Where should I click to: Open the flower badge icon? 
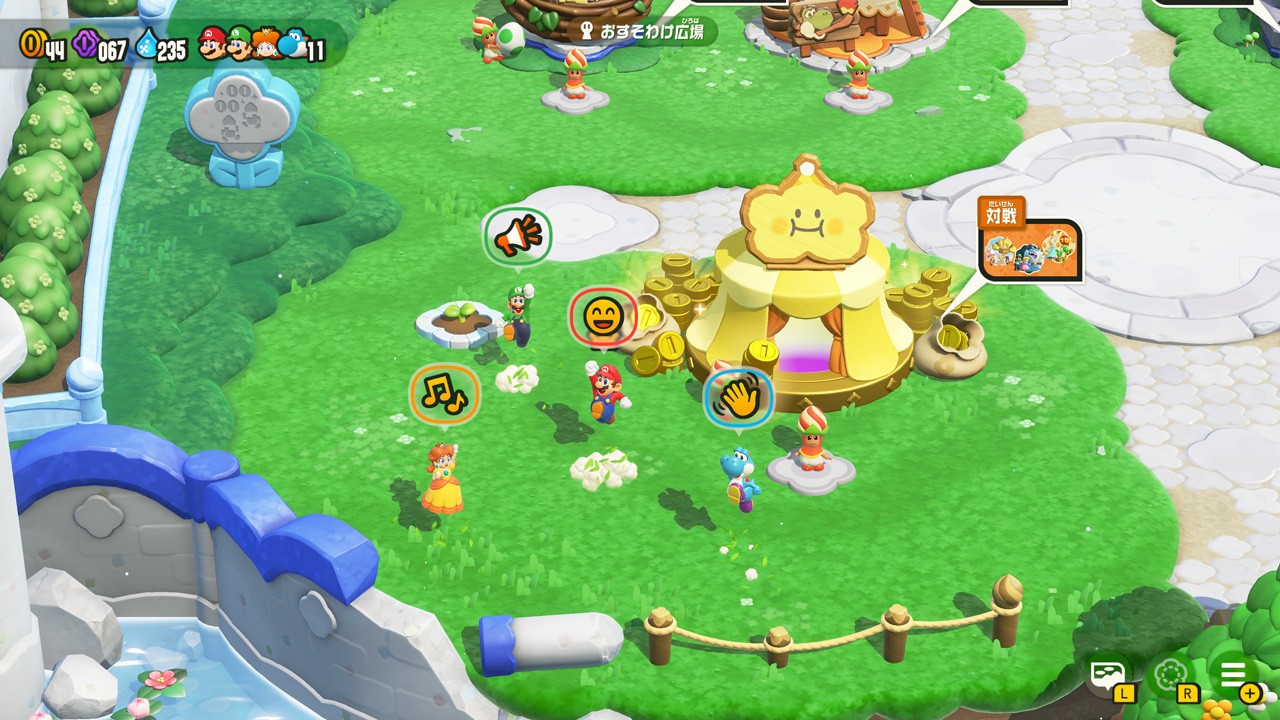1170,675
